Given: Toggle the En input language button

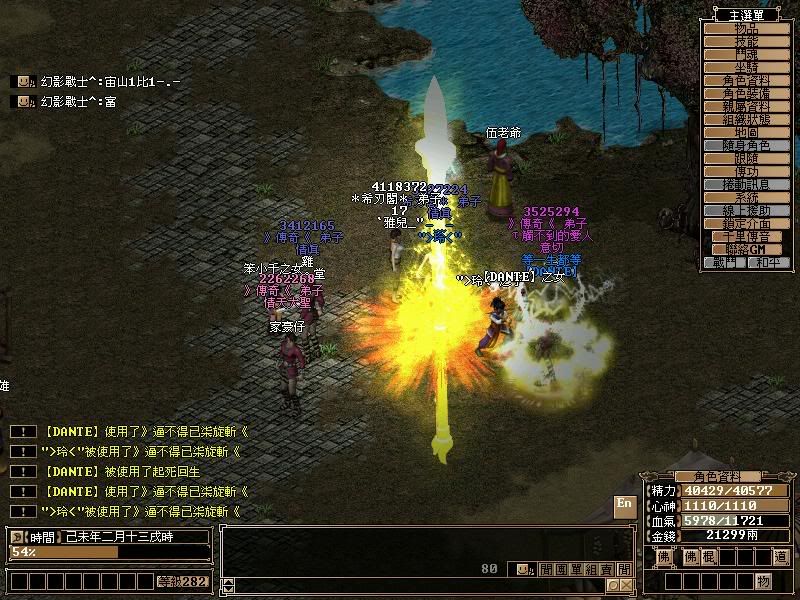Looking at the screenshot, I should click(x=624, y=505).
